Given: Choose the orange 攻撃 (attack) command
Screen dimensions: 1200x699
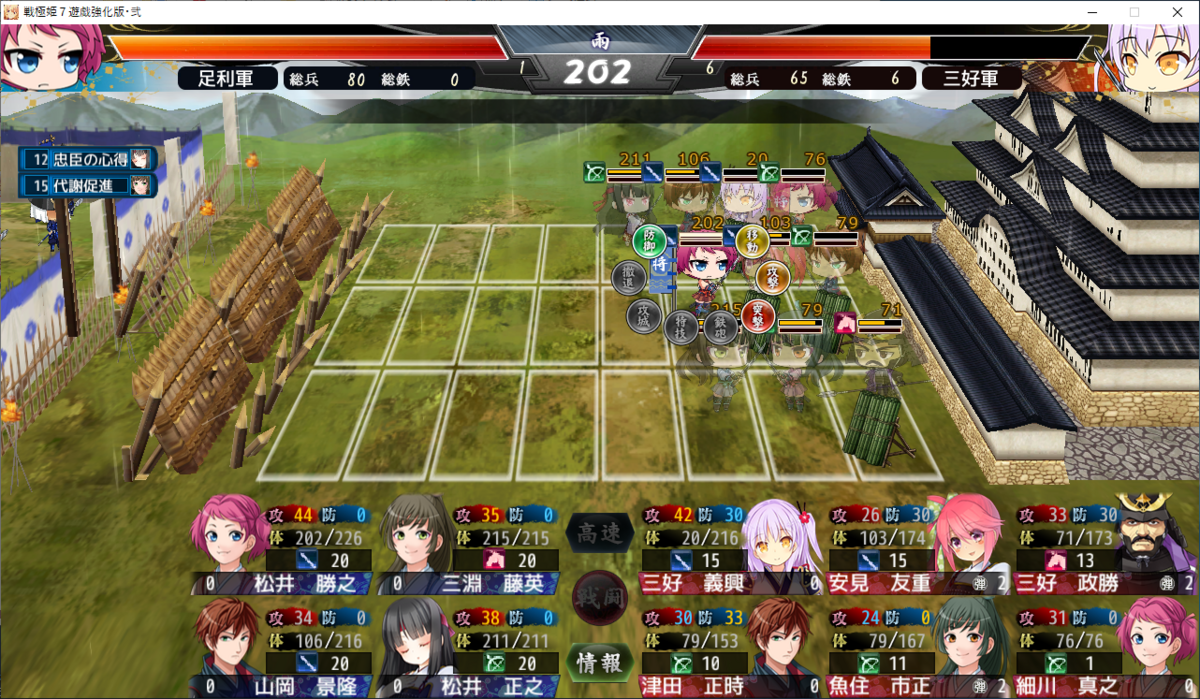Looking at the screenshot, I should click(x=773, y=276).
